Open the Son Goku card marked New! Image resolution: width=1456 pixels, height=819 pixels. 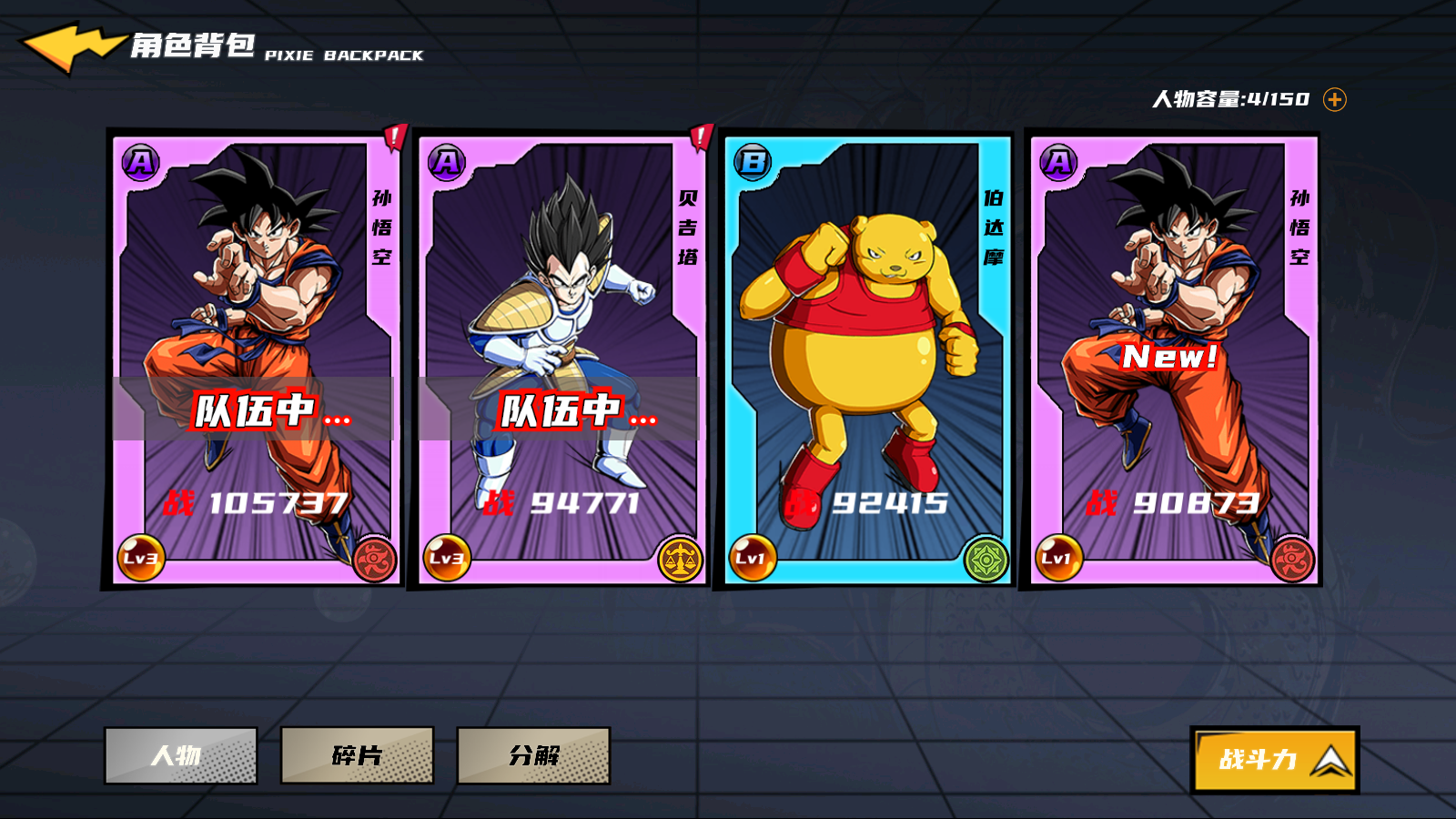(x=1172, y=359)
